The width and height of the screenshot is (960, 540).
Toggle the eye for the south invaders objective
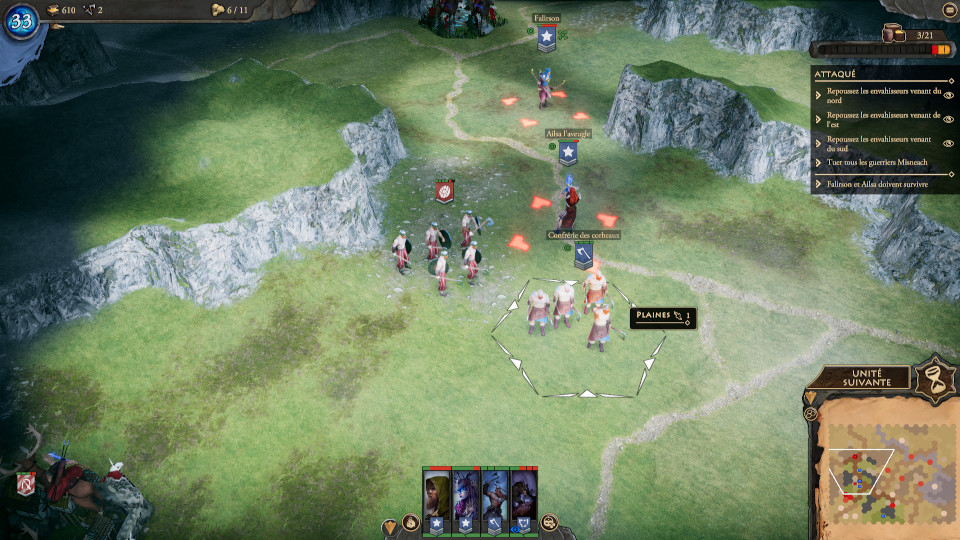pos(948,143)
